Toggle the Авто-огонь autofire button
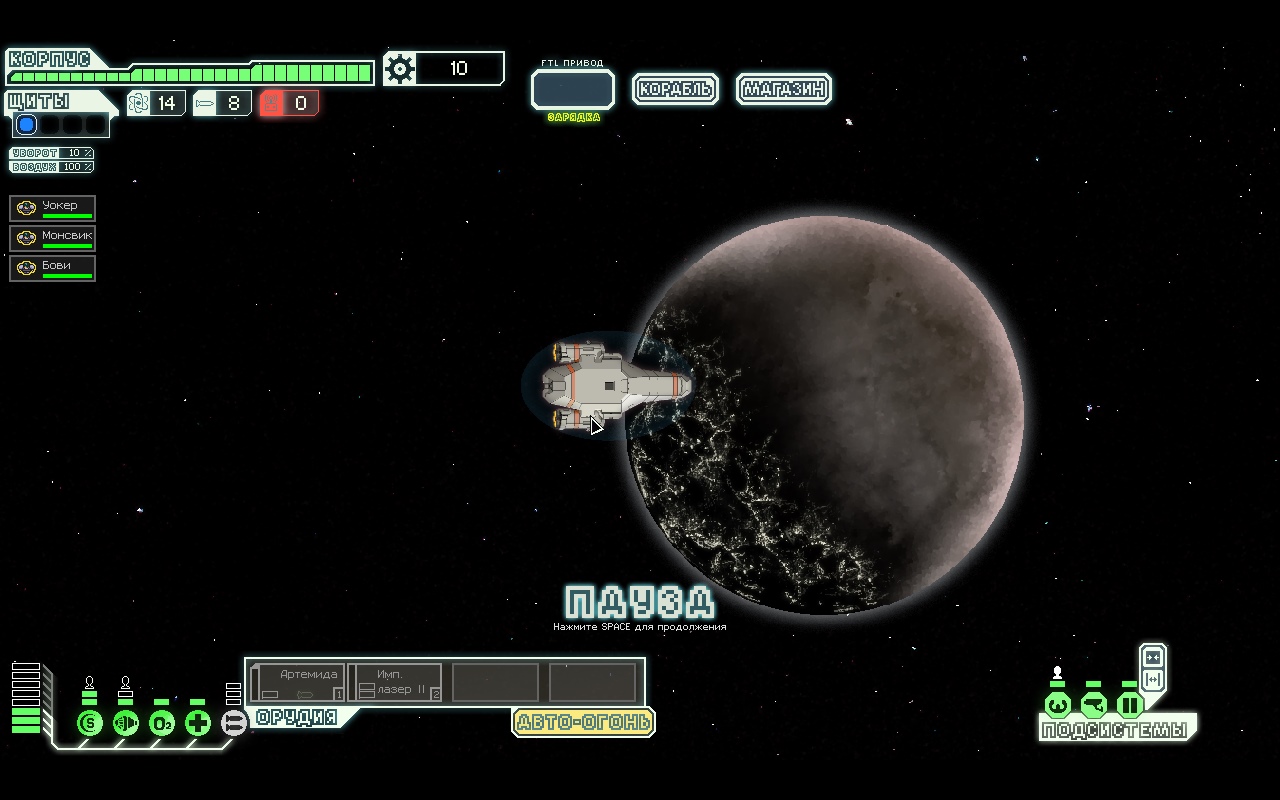Viewport: 1280px width, 800px height. coord(583,722)
